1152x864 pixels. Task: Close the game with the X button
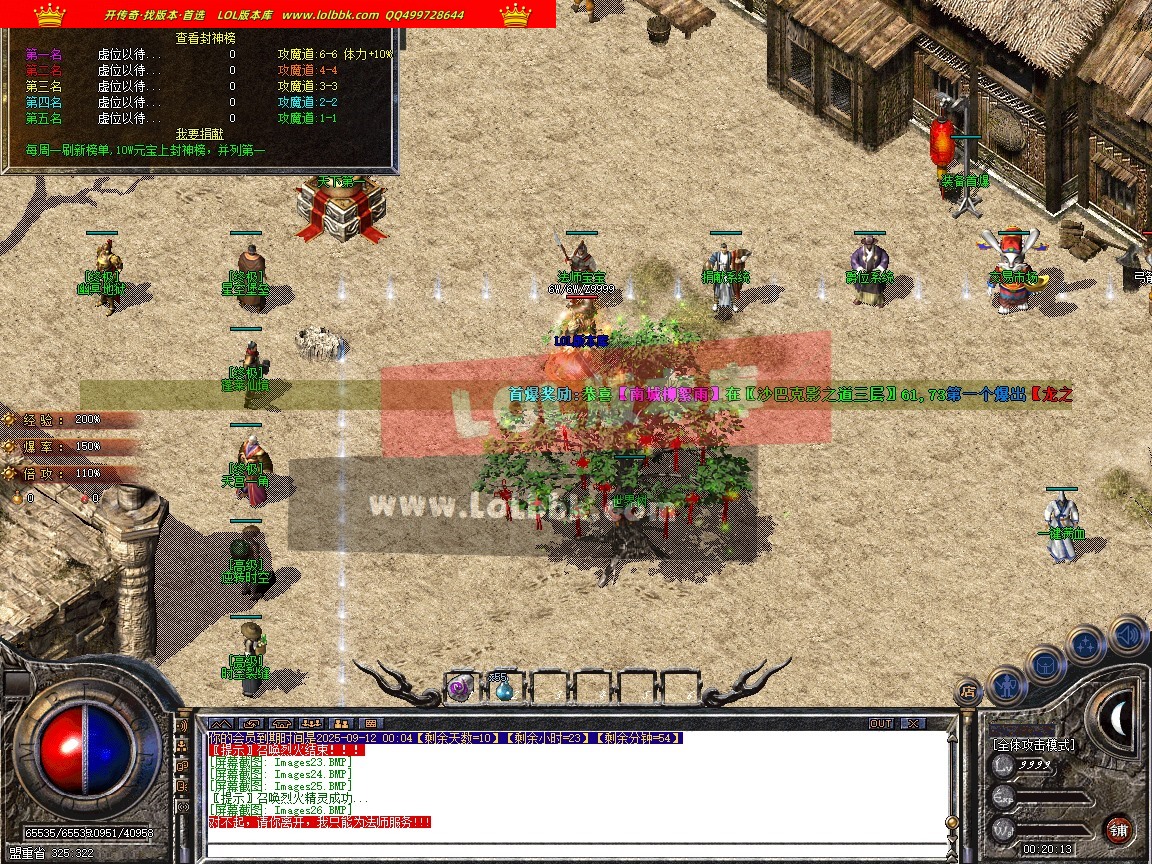pyautogui.click(x=913, y=723)
